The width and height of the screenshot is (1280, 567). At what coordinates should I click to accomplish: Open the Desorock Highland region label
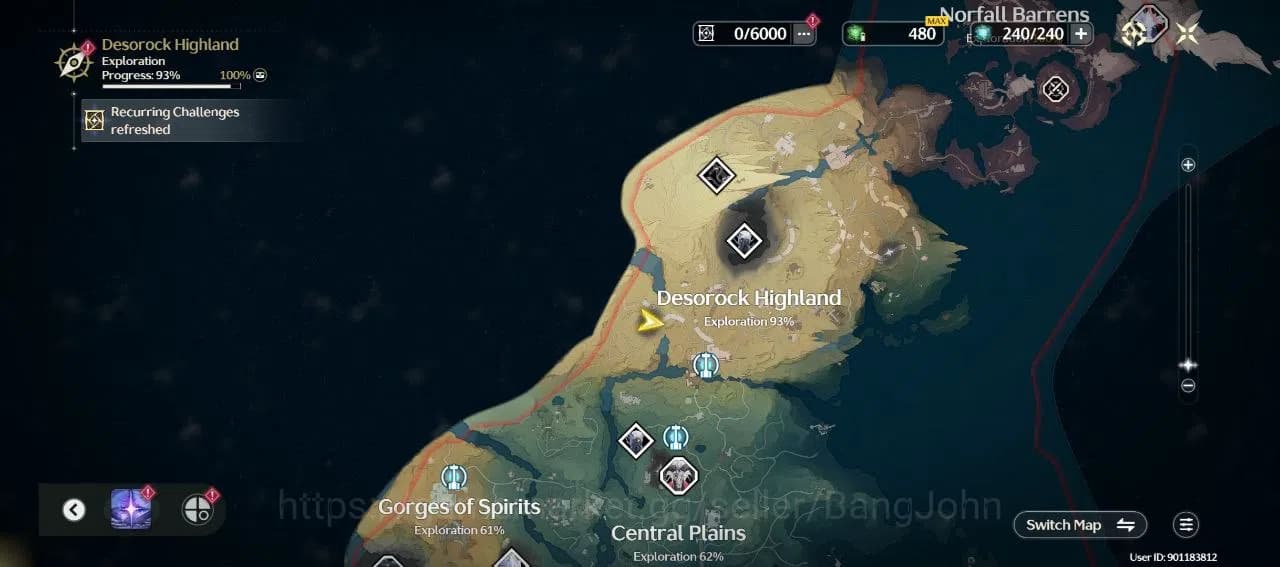[x=748, y=299]
